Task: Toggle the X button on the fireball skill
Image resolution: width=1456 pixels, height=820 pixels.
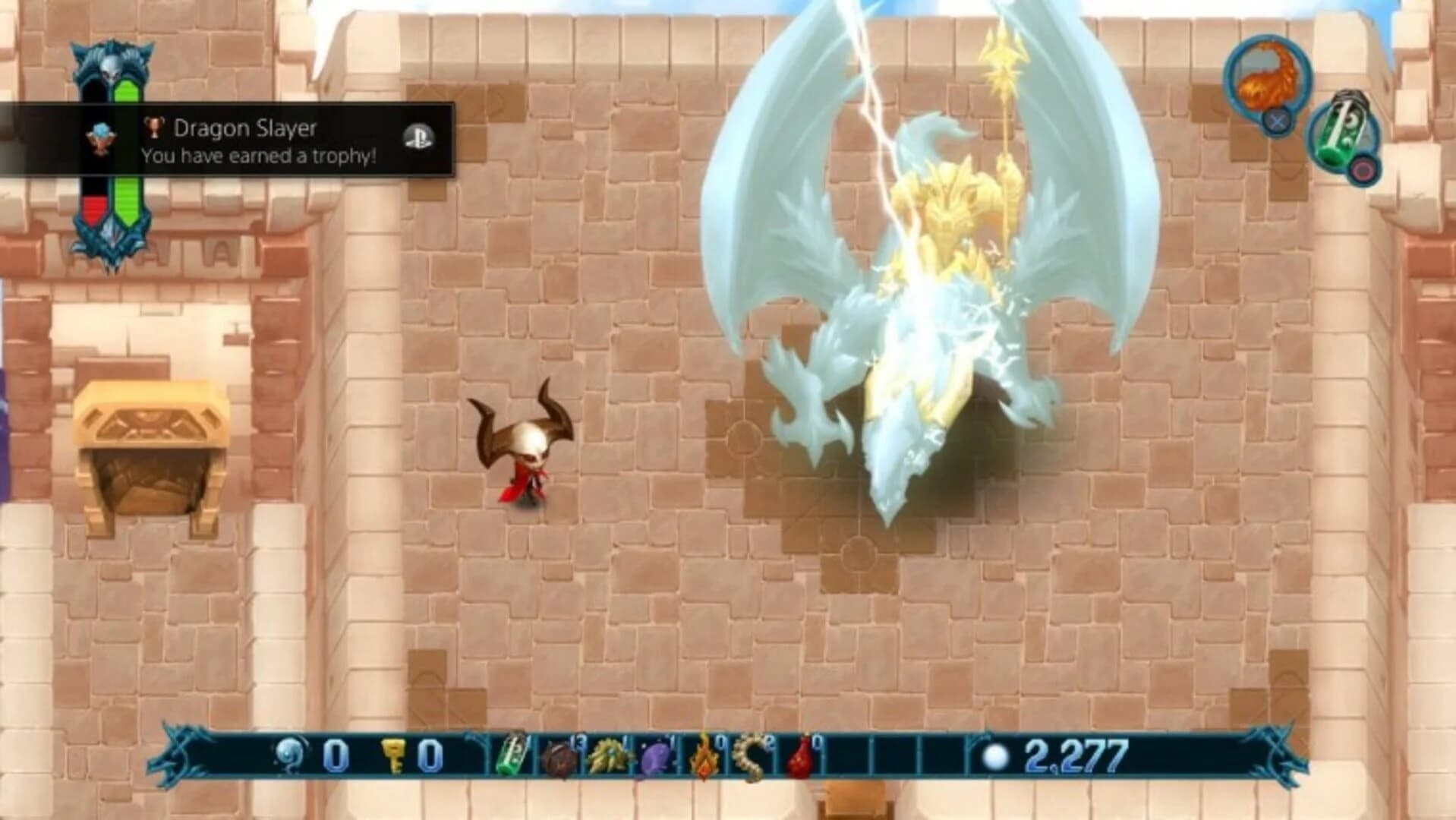Action: tap(1277, 120)
